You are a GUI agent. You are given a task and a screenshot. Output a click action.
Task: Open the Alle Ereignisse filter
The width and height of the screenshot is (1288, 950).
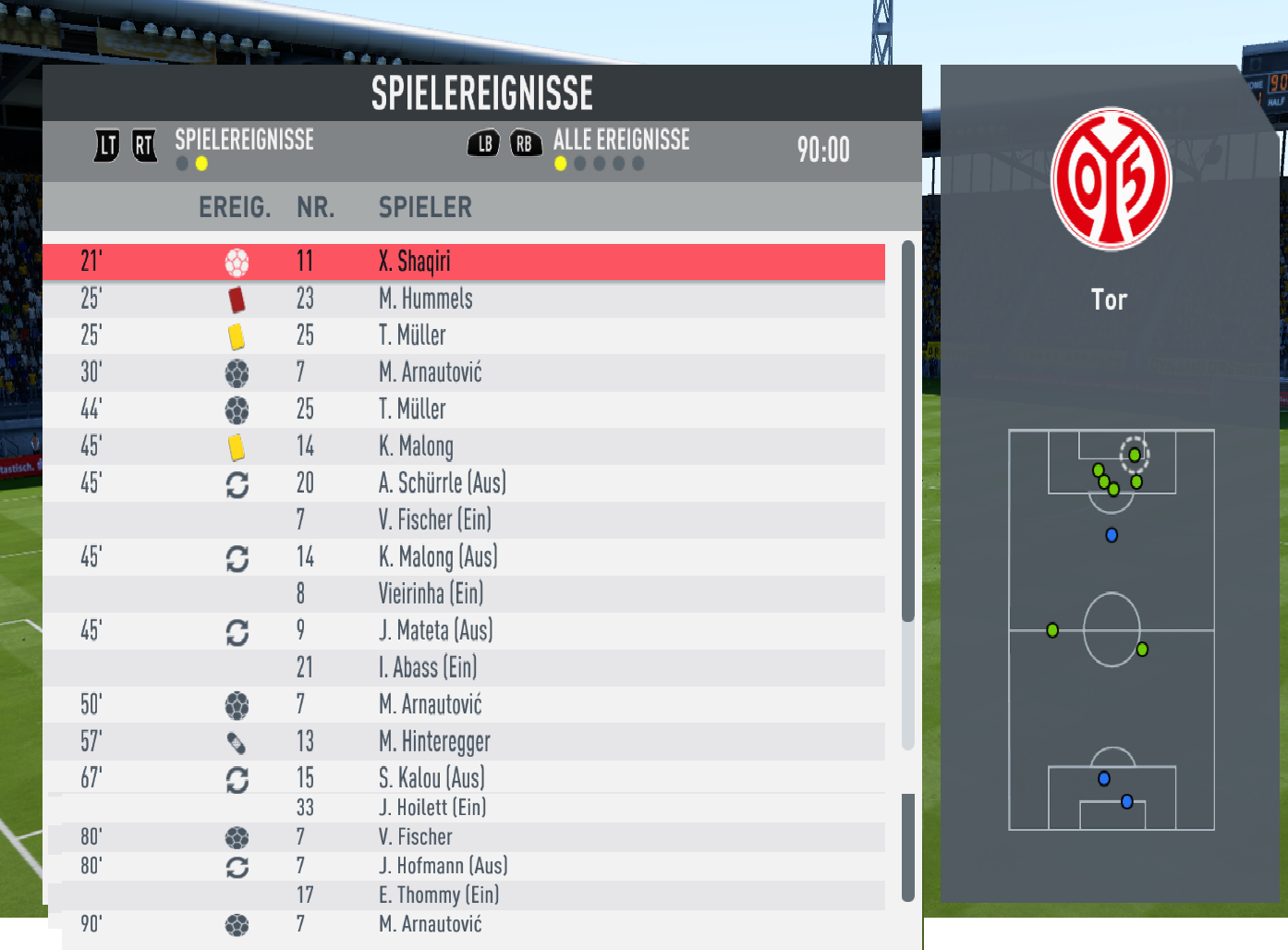click(621, 140)
